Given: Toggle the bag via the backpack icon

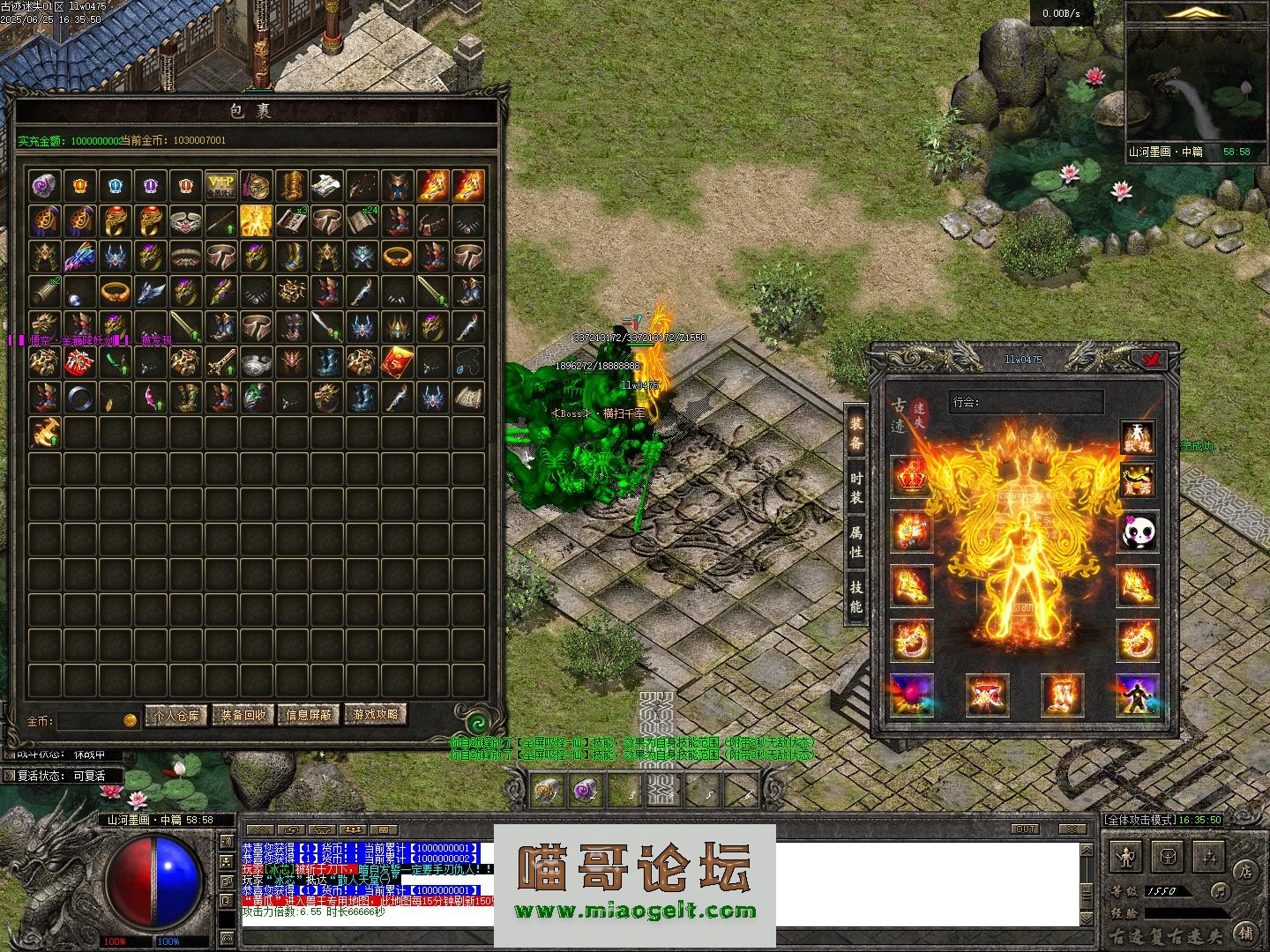Looking at the screenshot, I should (x=1169, y=856).
